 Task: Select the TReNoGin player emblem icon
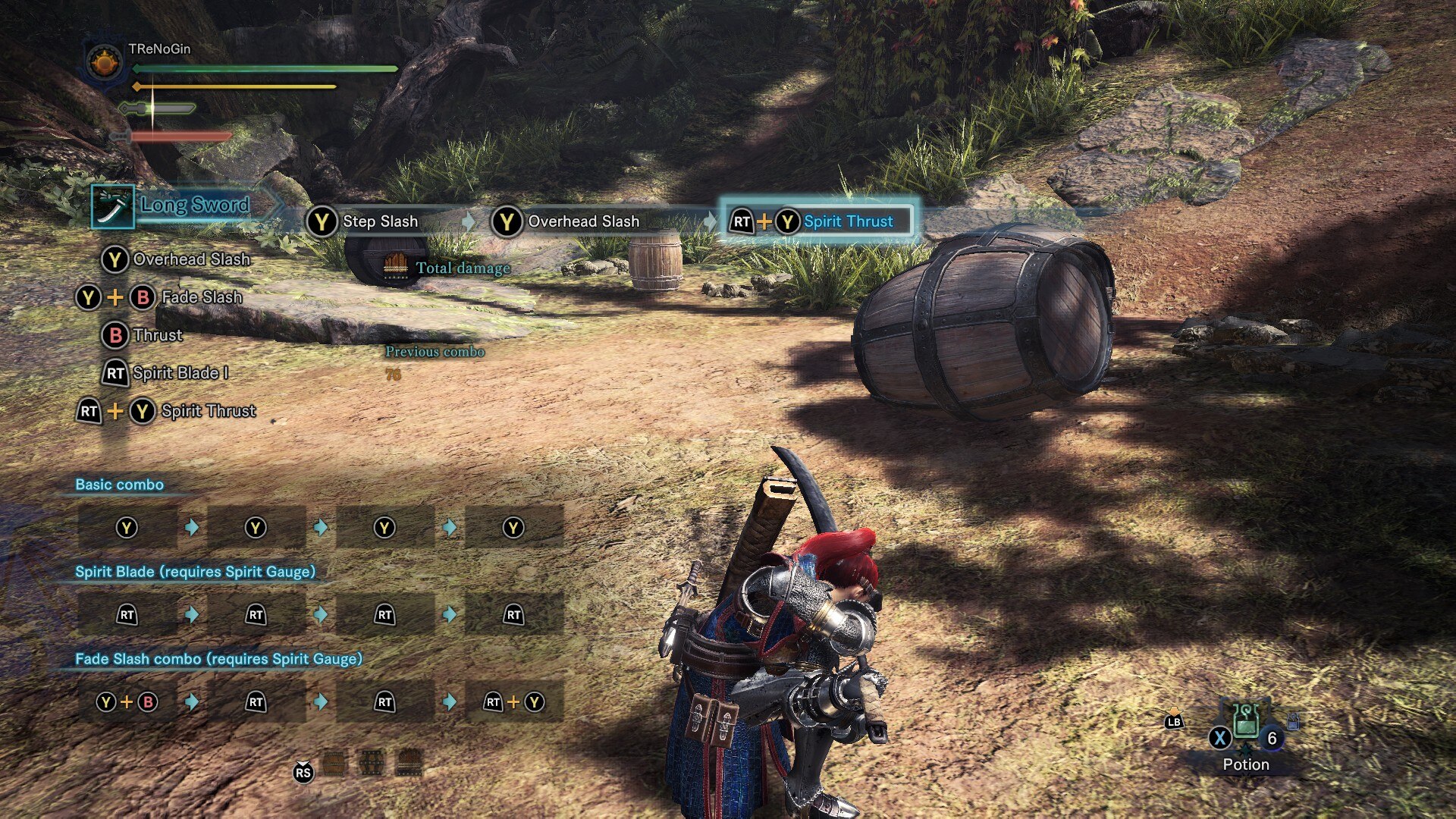click(105, 61)
